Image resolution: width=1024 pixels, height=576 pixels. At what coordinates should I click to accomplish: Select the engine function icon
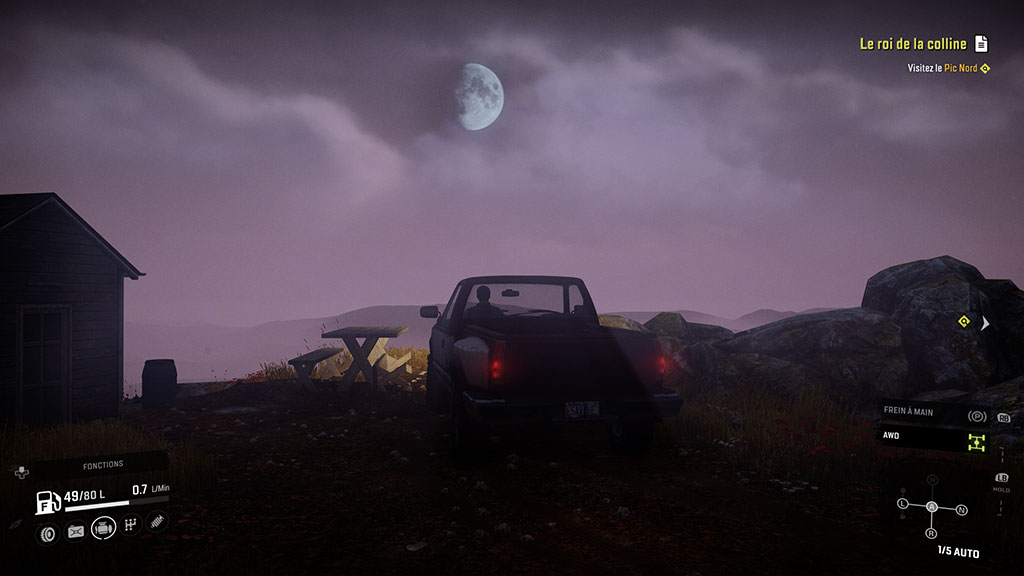103,528
